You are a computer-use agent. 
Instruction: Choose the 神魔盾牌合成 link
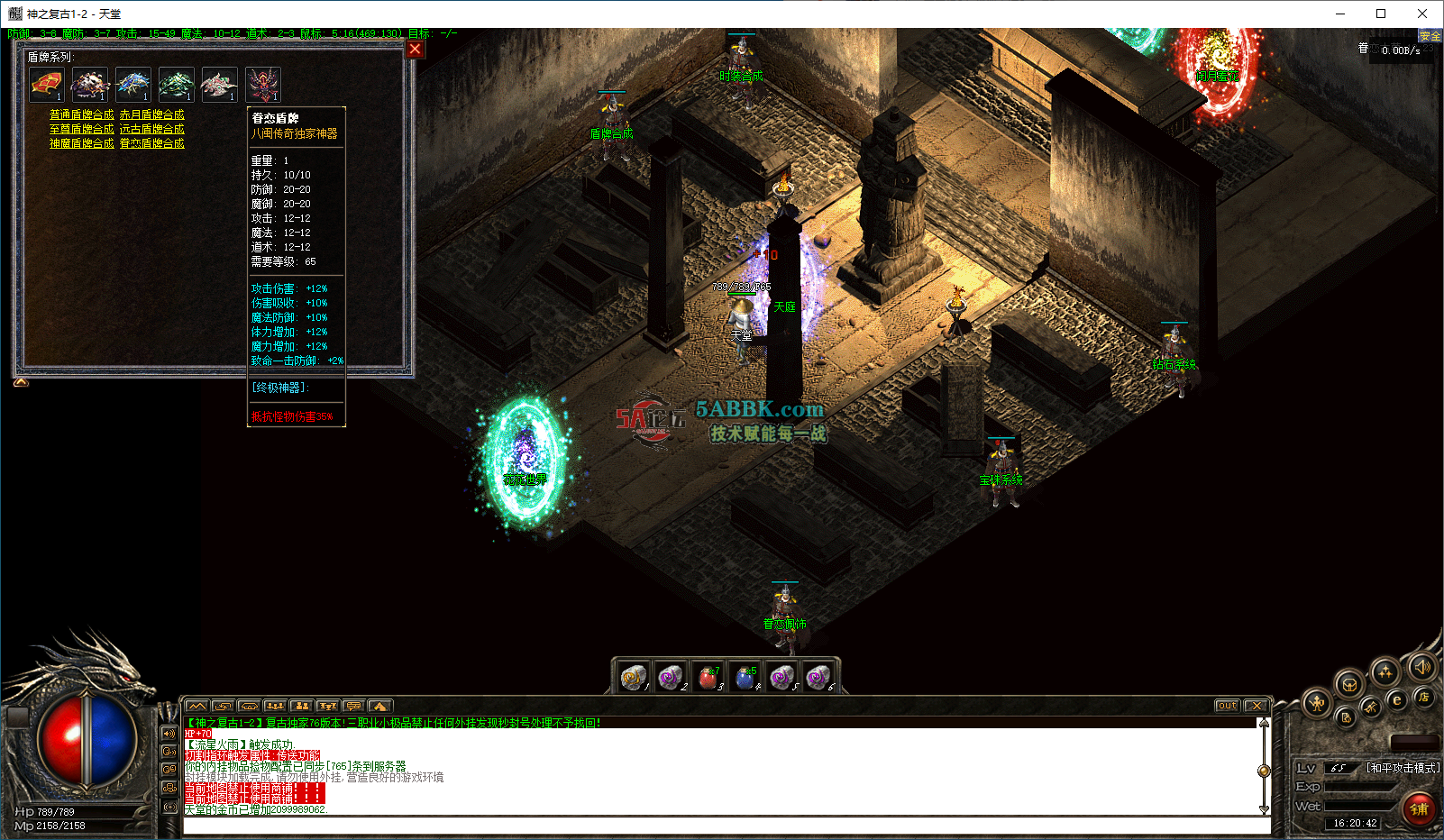click(81, 143)
